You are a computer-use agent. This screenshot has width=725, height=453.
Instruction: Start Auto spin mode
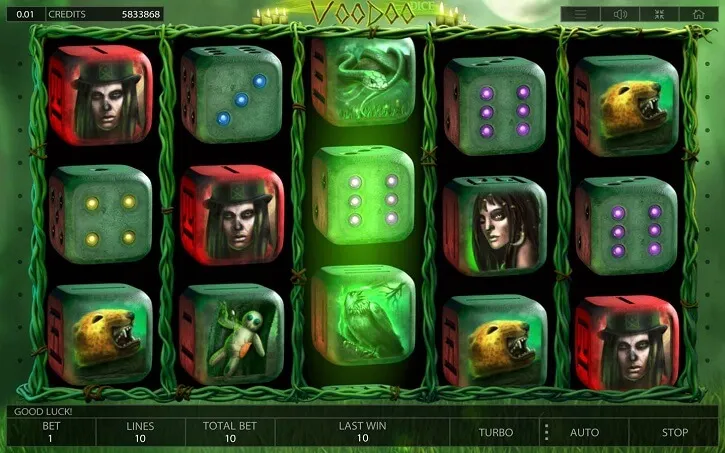584,433
